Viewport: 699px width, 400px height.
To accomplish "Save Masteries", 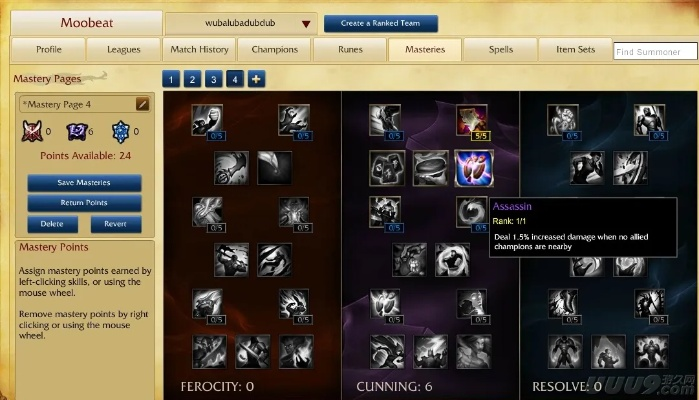I will (84, 182).
